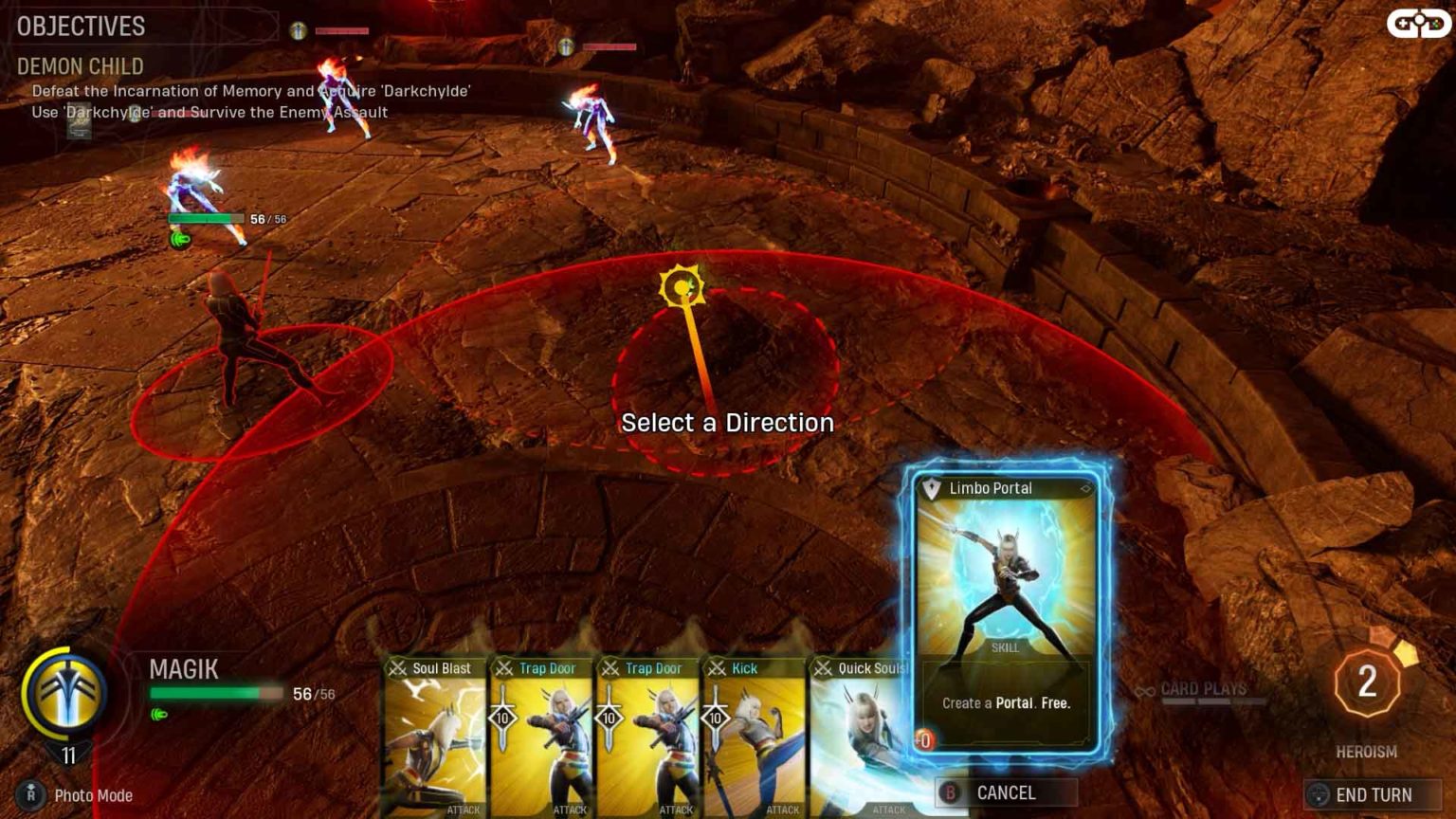Click Magik's health bar showing 56/56

point(218,695)
